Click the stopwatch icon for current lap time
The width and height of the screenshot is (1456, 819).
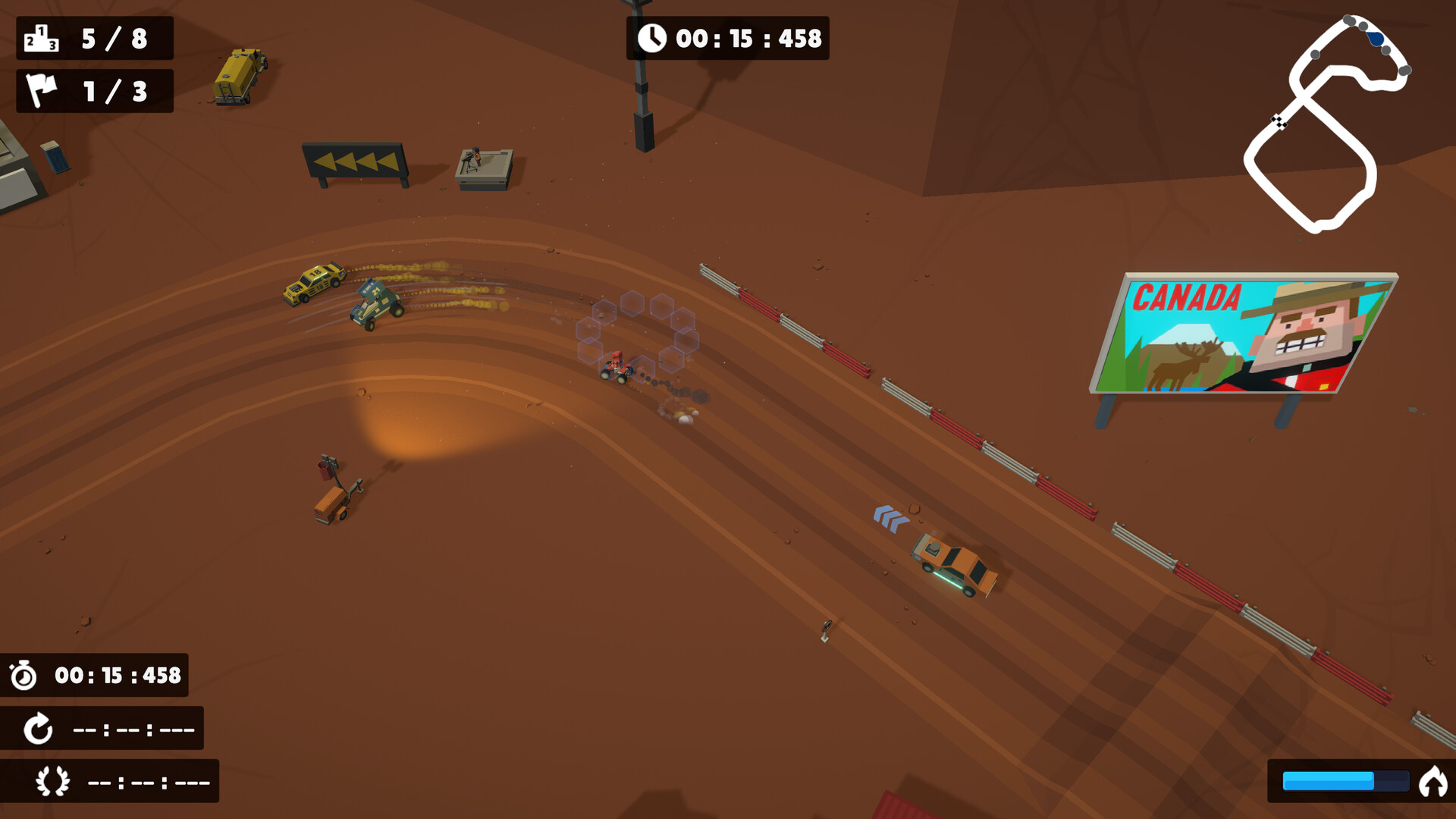coord(23,673)
